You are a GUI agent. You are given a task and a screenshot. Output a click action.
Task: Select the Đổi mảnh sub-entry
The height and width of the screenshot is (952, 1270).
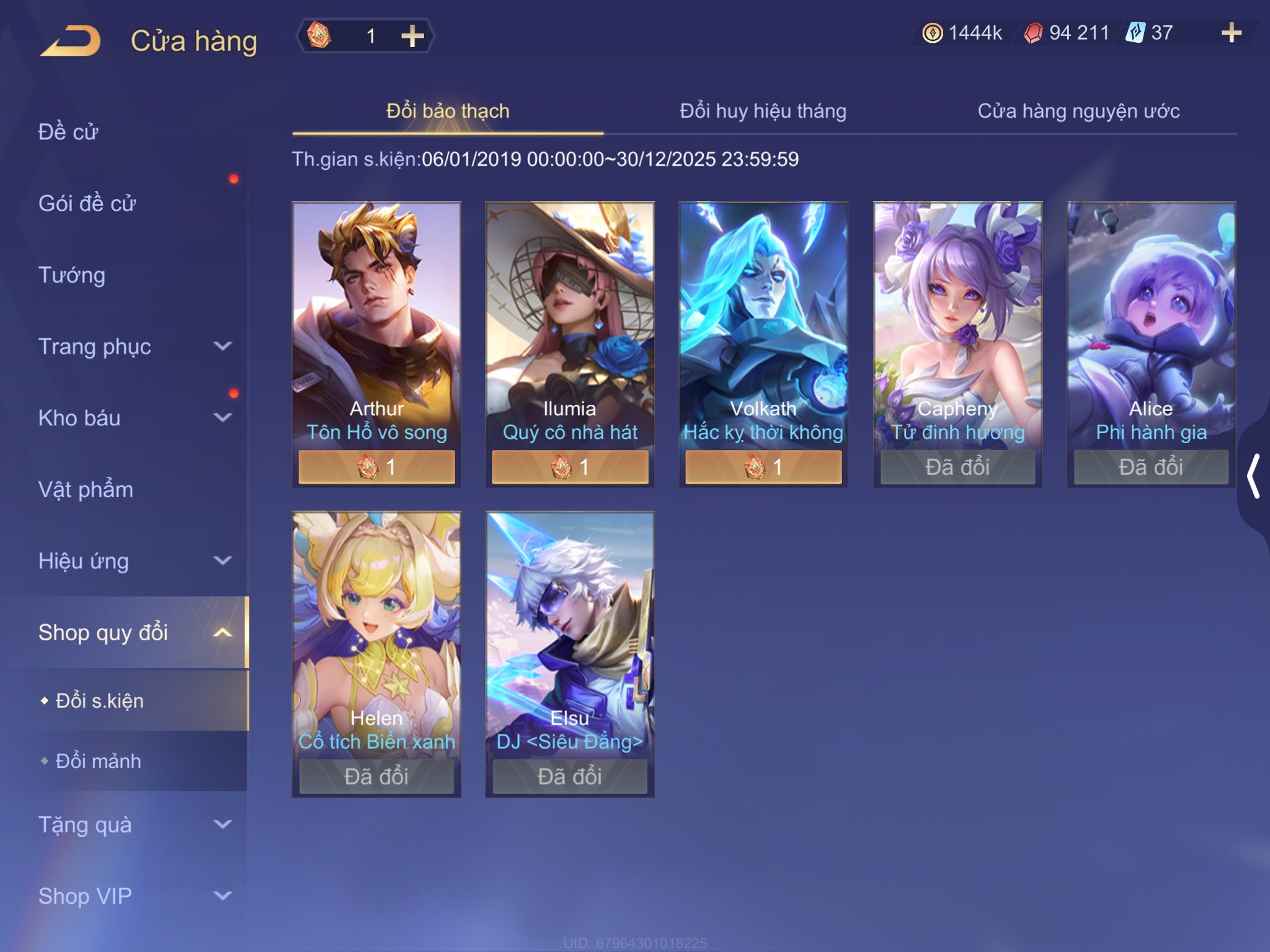click(x=99, y=760)
